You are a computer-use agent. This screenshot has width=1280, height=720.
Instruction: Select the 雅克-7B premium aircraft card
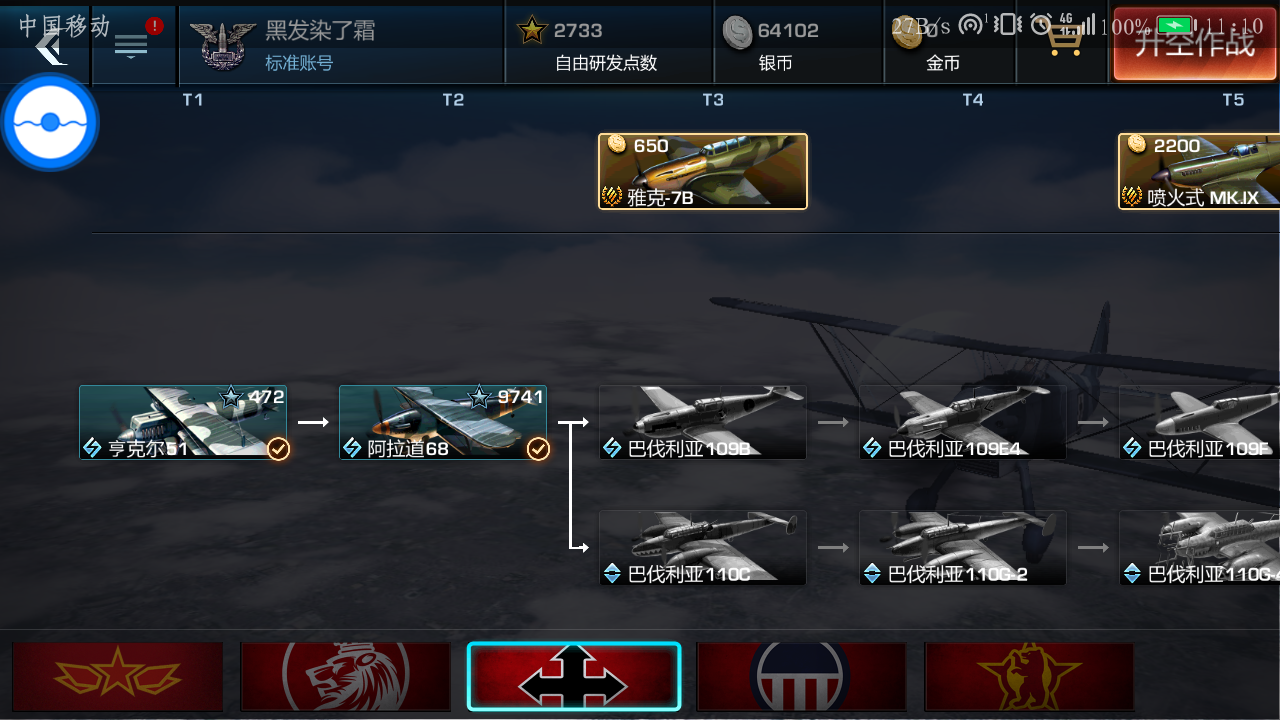[702, 171]
